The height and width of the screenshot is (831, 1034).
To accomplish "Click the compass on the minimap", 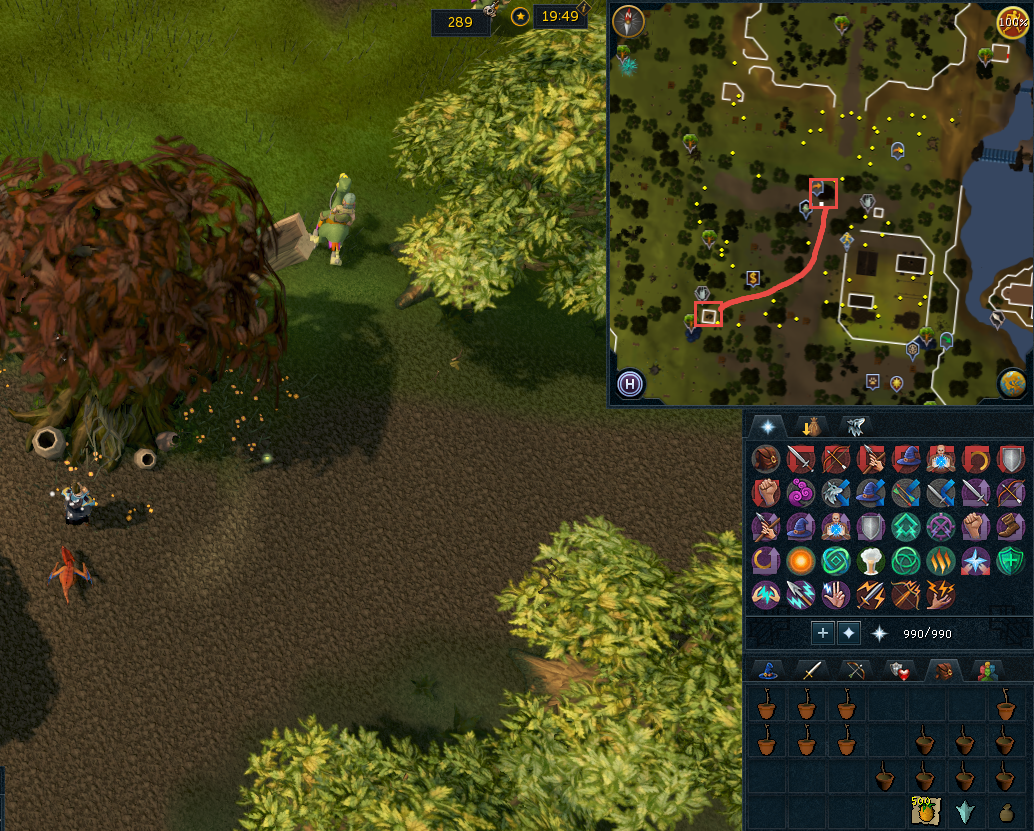I will coord(628,20).
